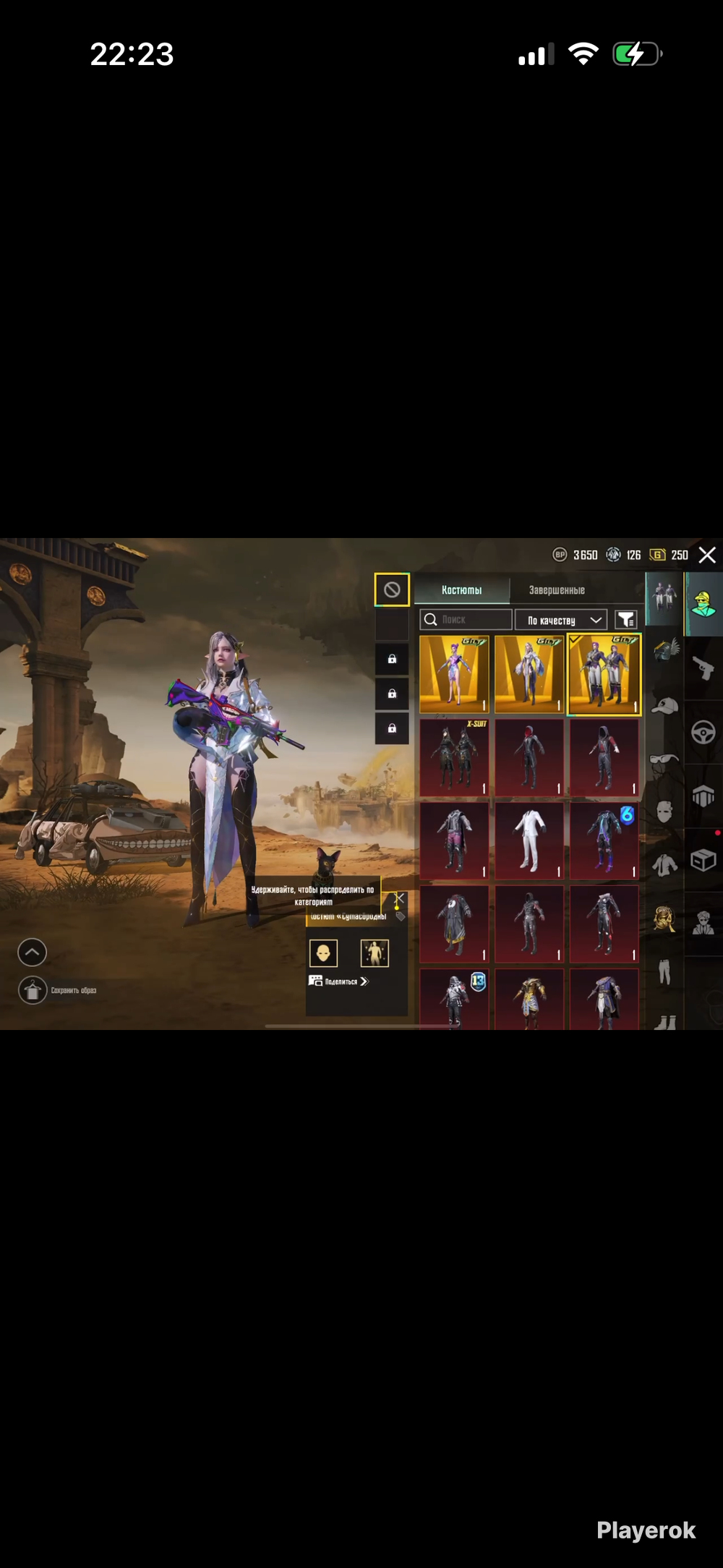Select the Костюмы tab
This screenshot has height=1568, width=723.
click(x=461, y=590)
